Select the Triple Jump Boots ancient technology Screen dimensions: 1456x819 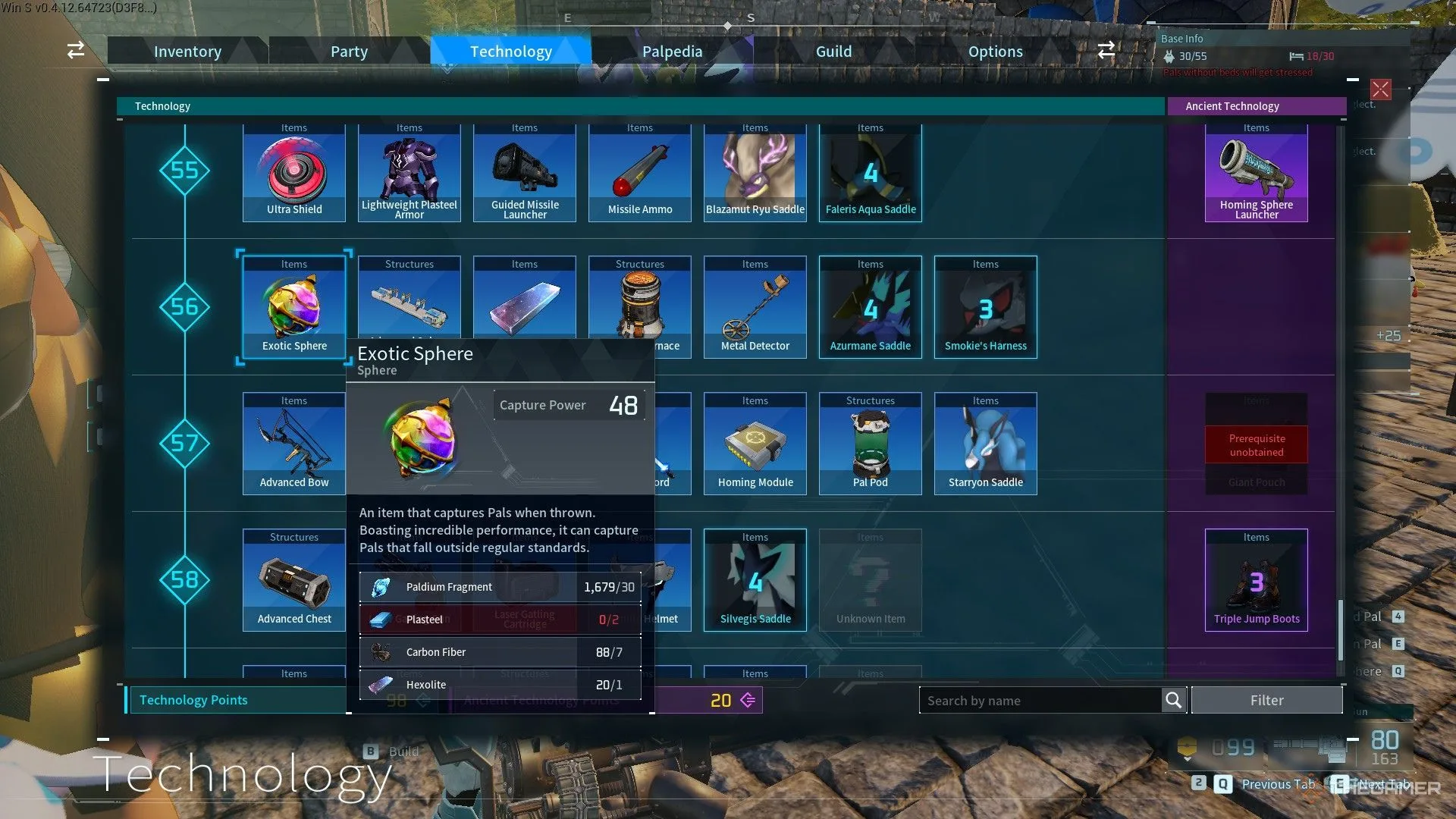click(x=1257, y=581)
